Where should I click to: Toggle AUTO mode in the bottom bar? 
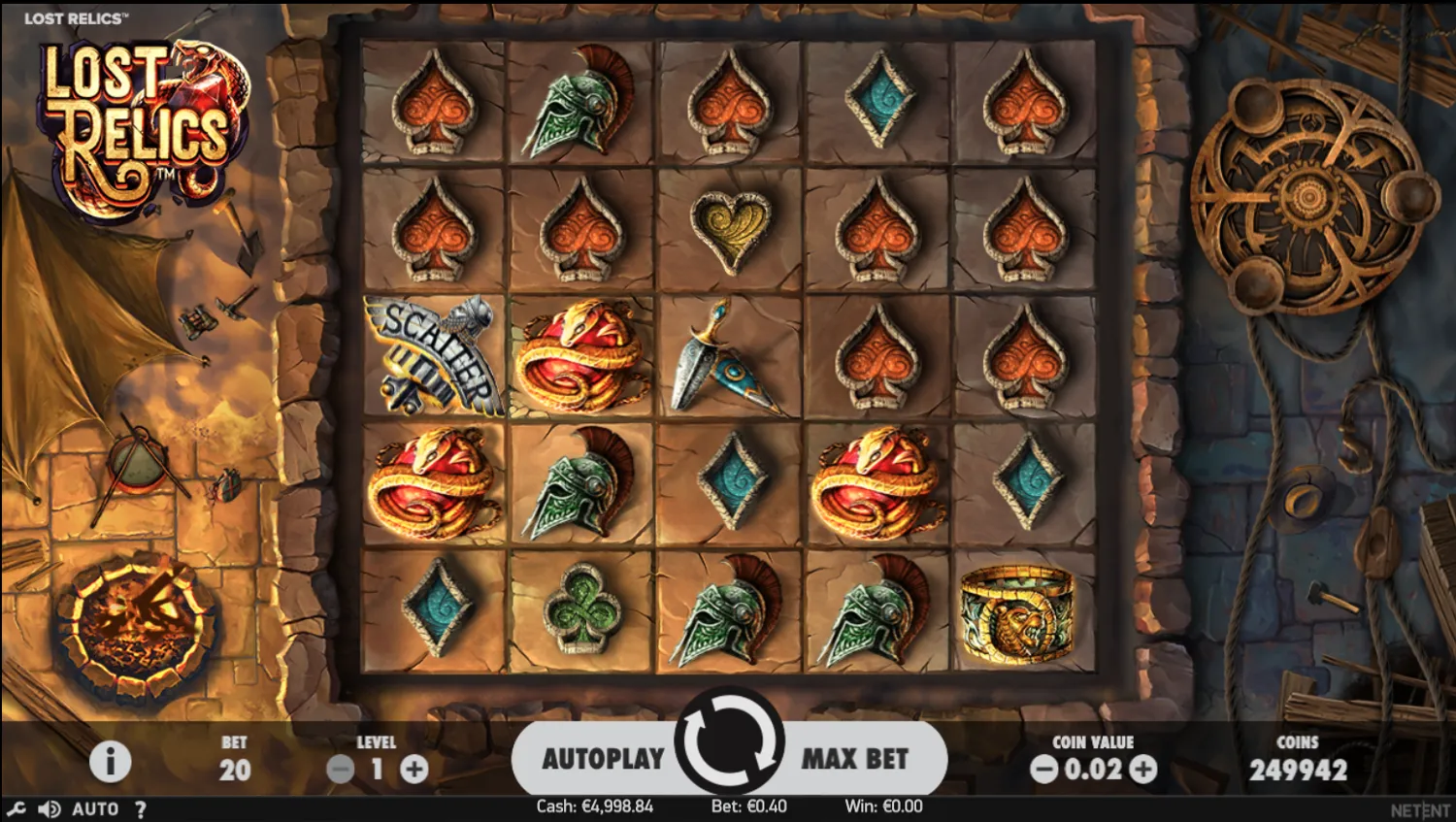[x=94, y=808]
